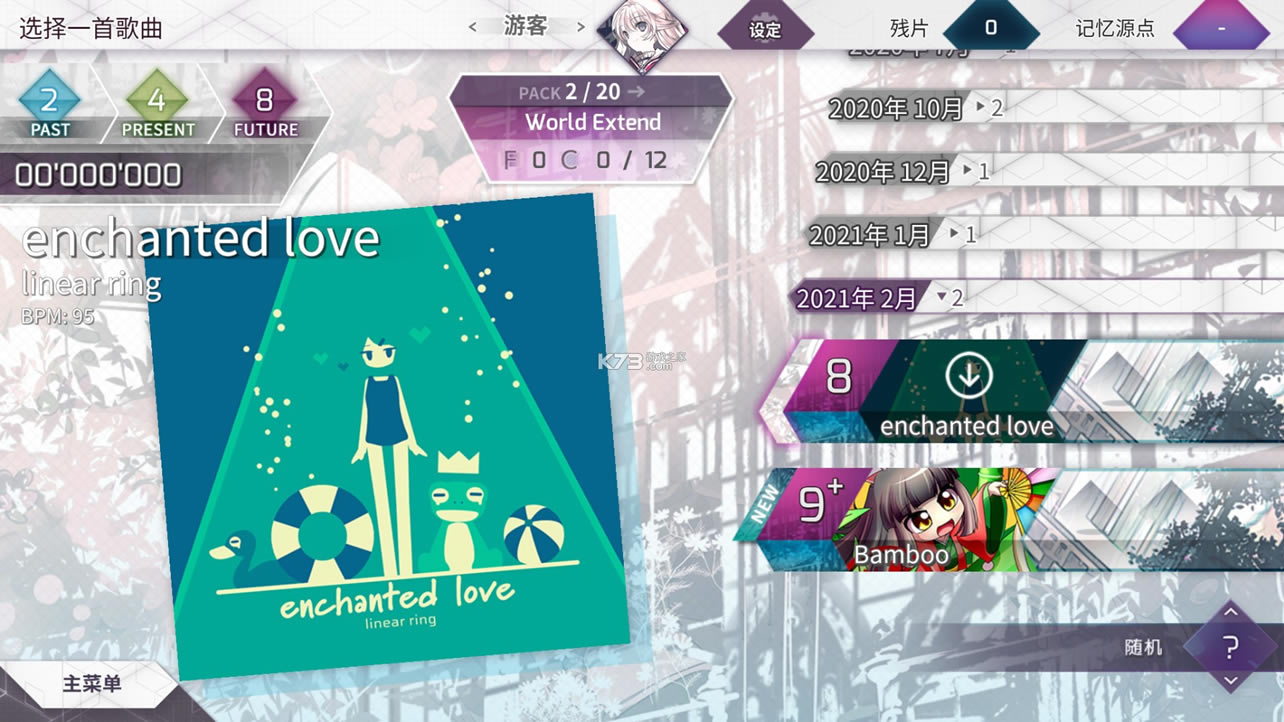
Task: Select the World Extend pack banner
Action: pos(592,121)
